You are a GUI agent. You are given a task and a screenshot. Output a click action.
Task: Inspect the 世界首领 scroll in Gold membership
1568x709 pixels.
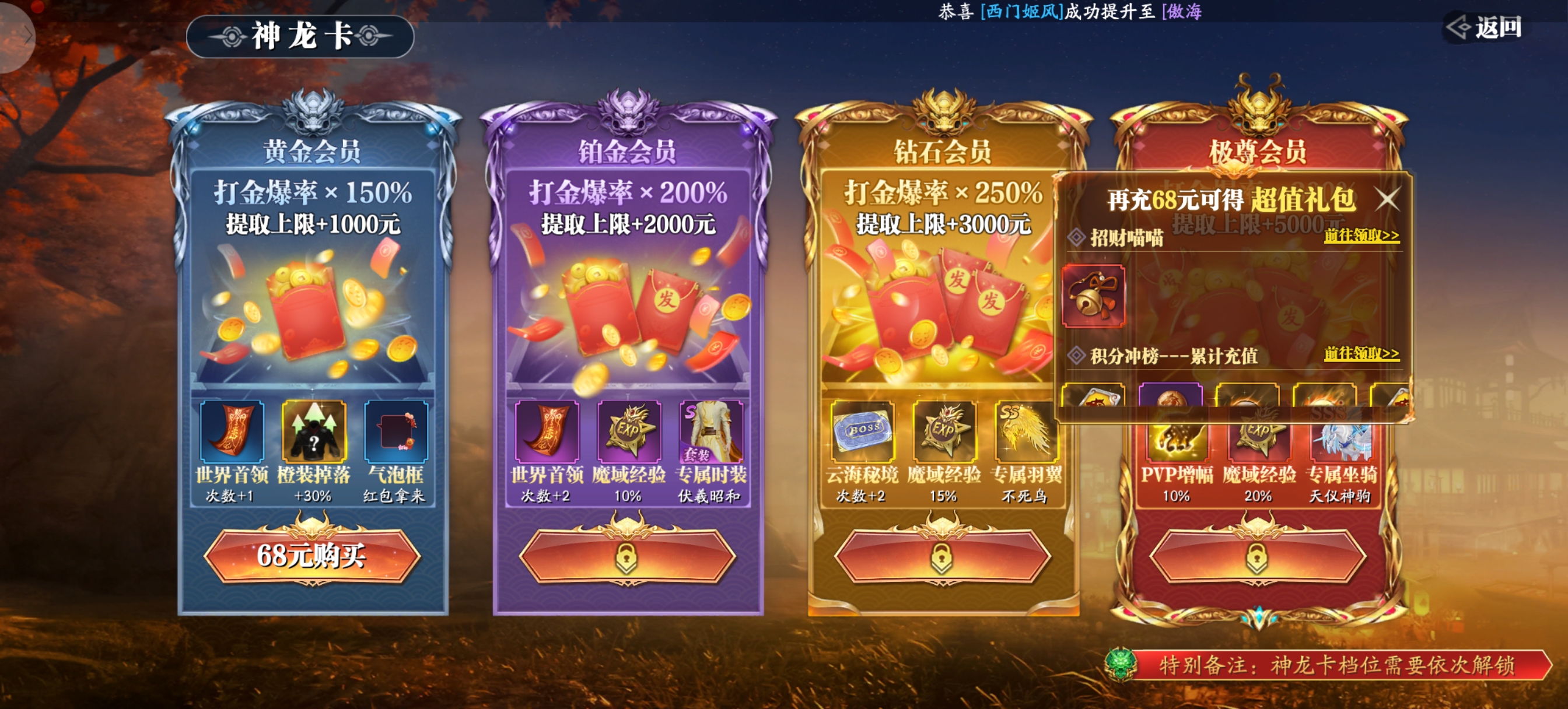point(232,431)
